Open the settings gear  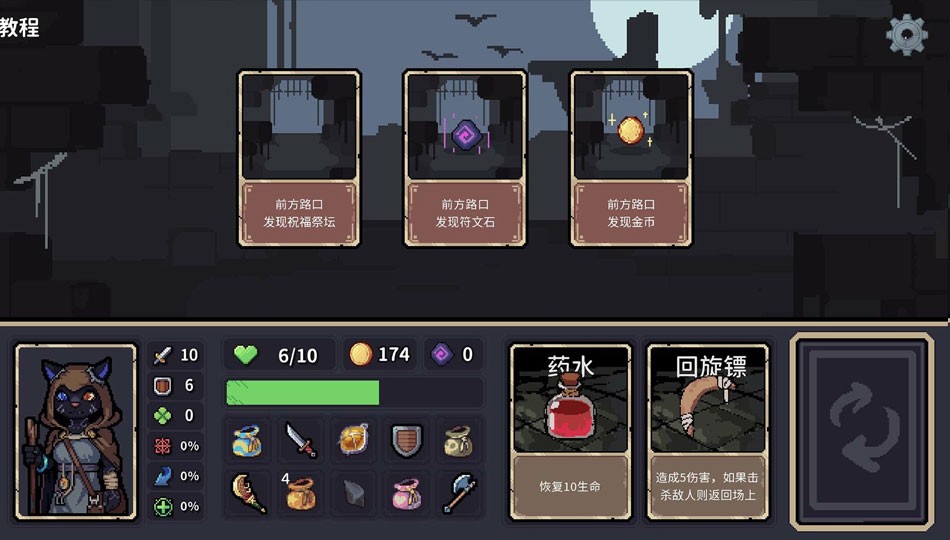click(907, 35)
